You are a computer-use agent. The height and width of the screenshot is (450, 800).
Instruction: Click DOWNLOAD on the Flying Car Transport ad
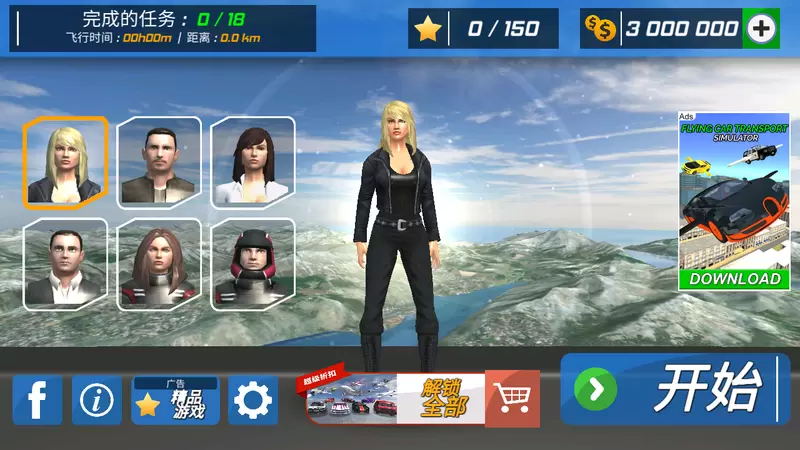click(735, 279)
